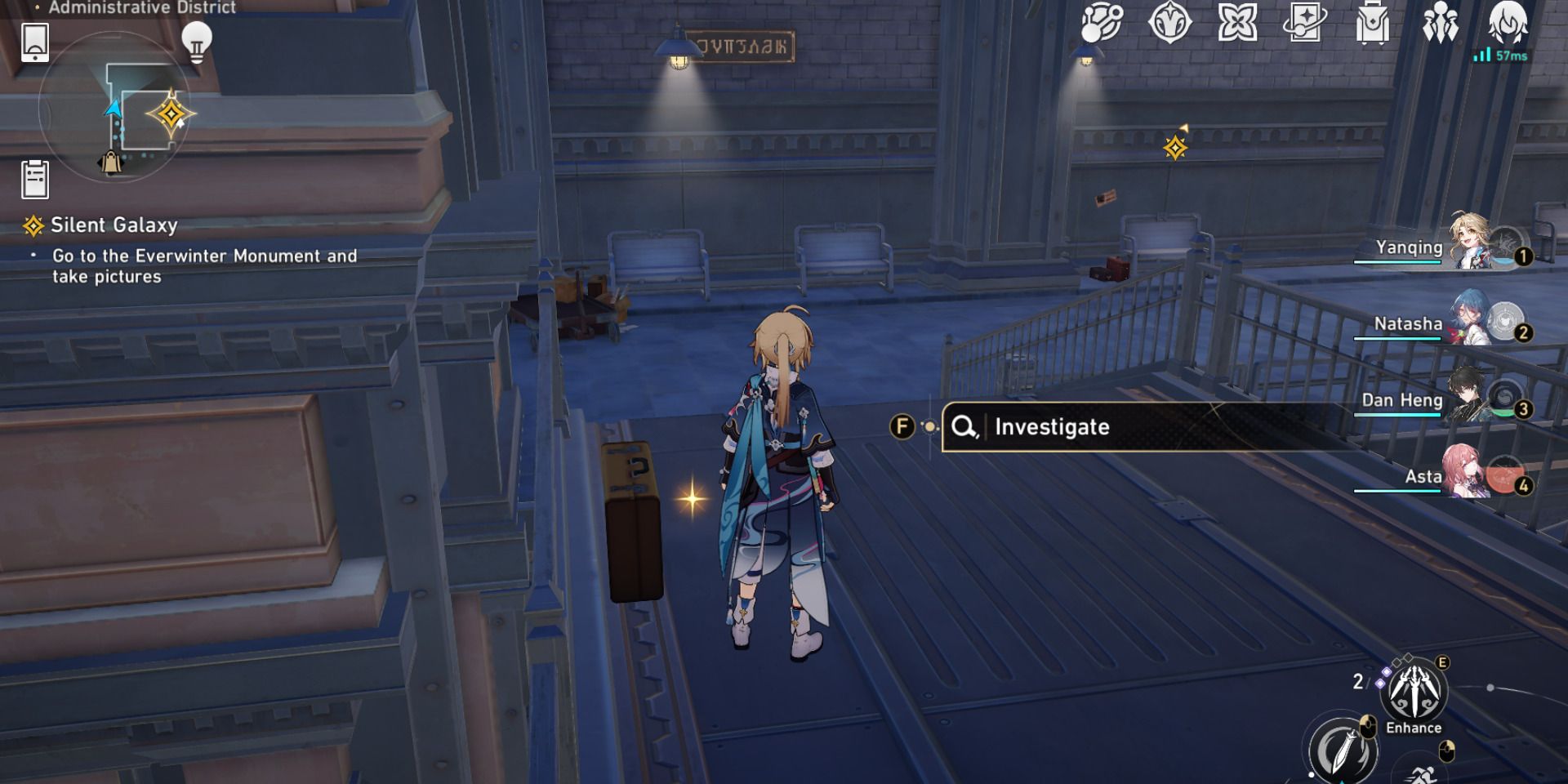
Task: Activate the Enhance technique icon
Action: click(1413, 693)
